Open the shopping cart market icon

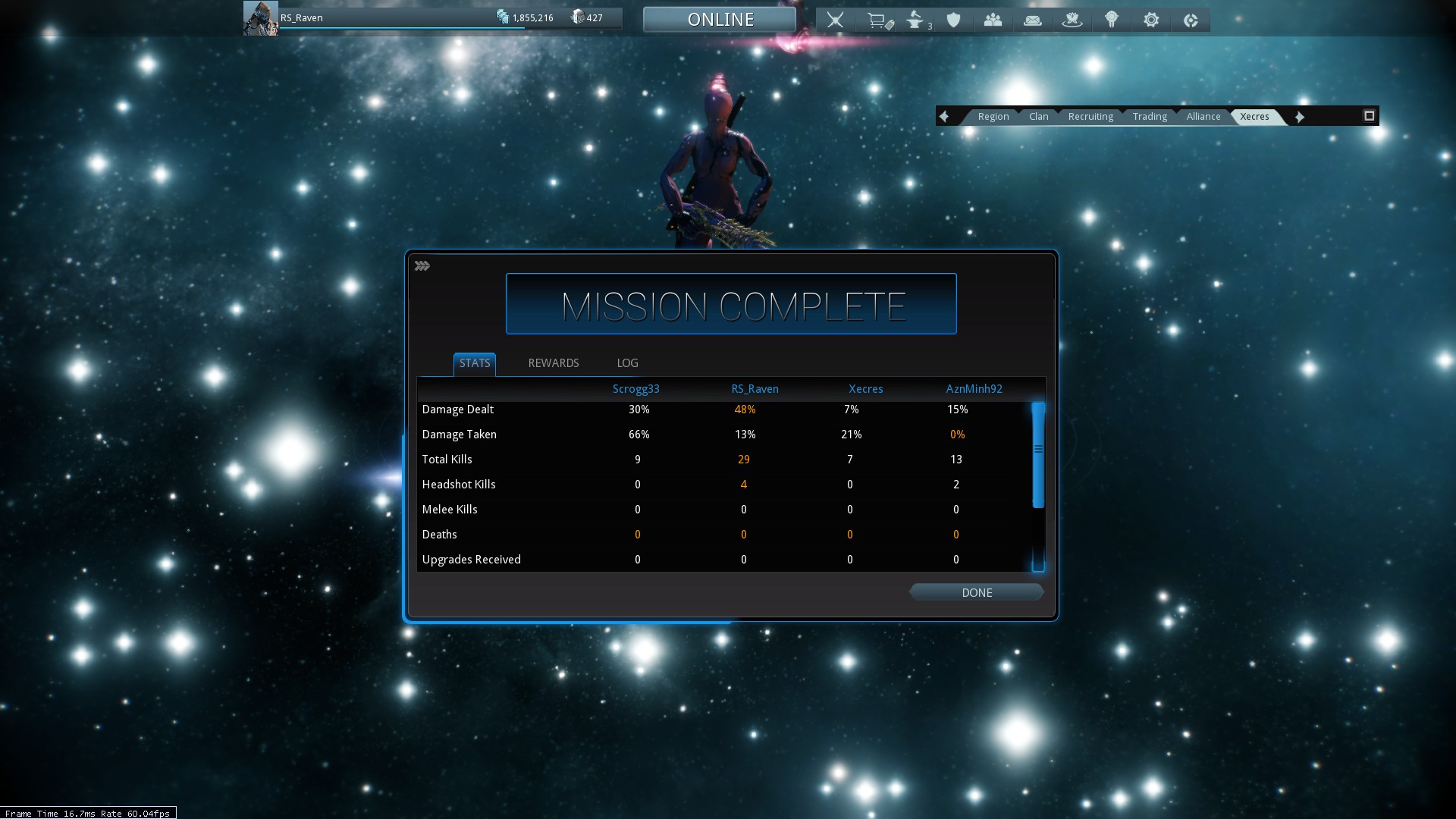click(x=878, y=20)
